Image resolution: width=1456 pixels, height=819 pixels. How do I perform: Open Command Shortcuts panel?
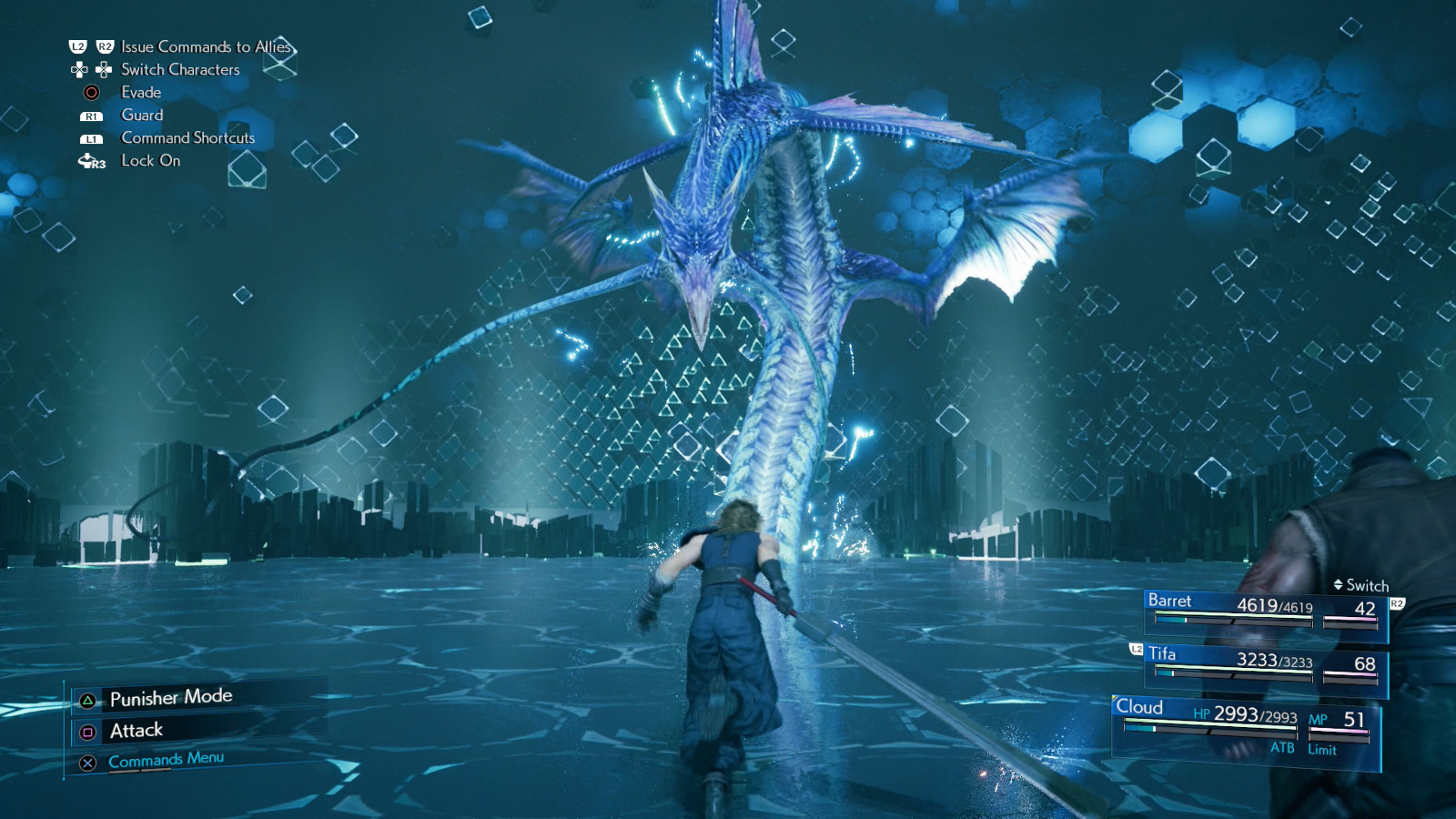click(186, 137)
